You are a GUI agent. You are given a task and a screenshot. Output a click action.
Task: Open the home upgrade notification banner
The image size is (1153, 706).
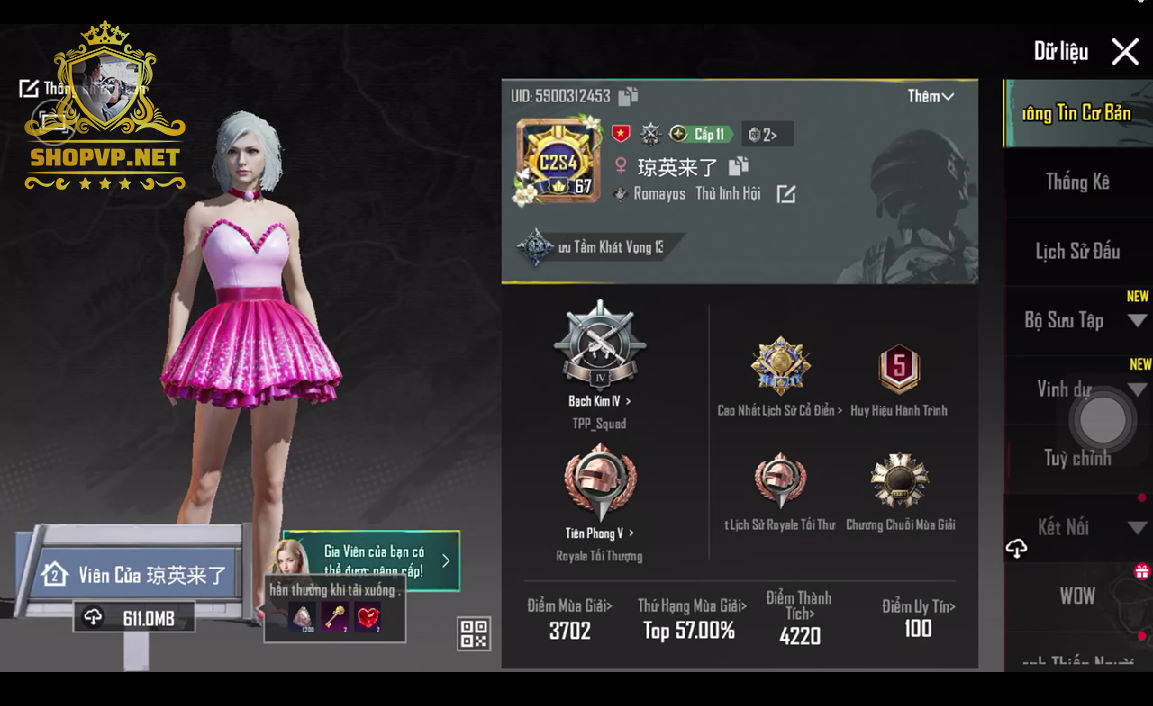click(x=372, y=560)
